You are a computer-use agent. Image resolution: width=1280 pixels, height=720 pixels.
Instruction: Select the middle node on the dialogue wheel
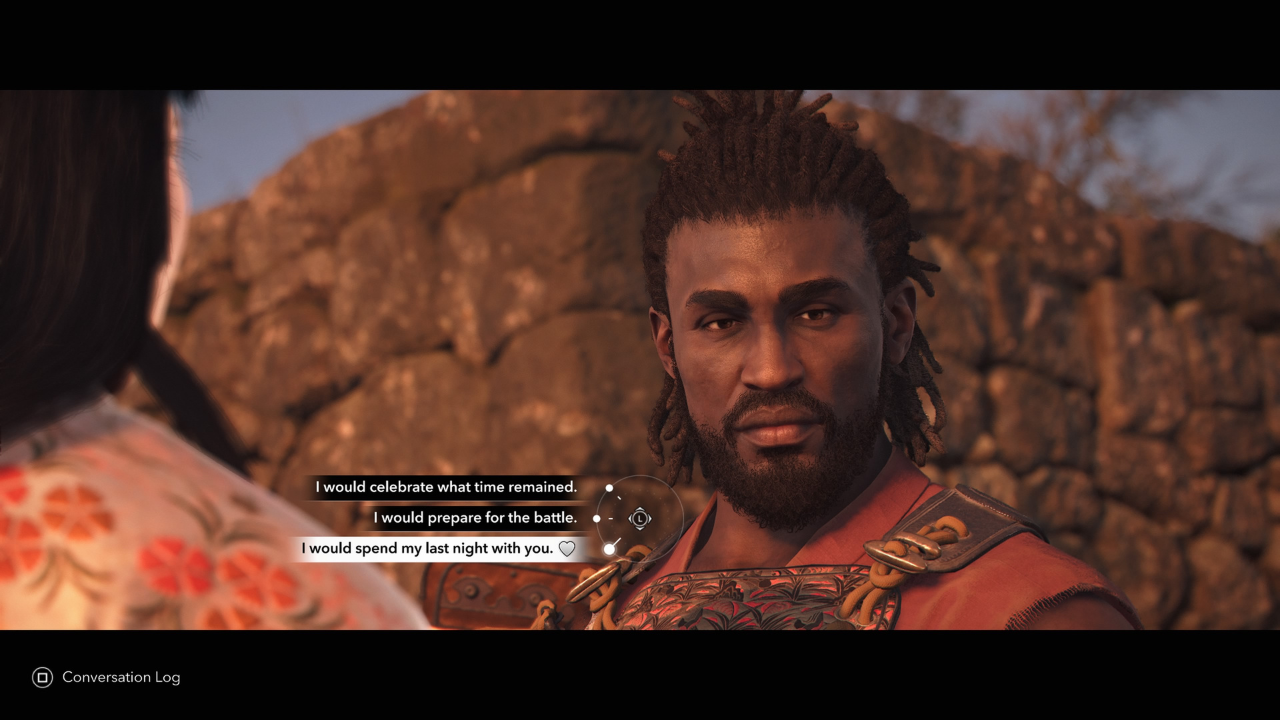[596, 518]
